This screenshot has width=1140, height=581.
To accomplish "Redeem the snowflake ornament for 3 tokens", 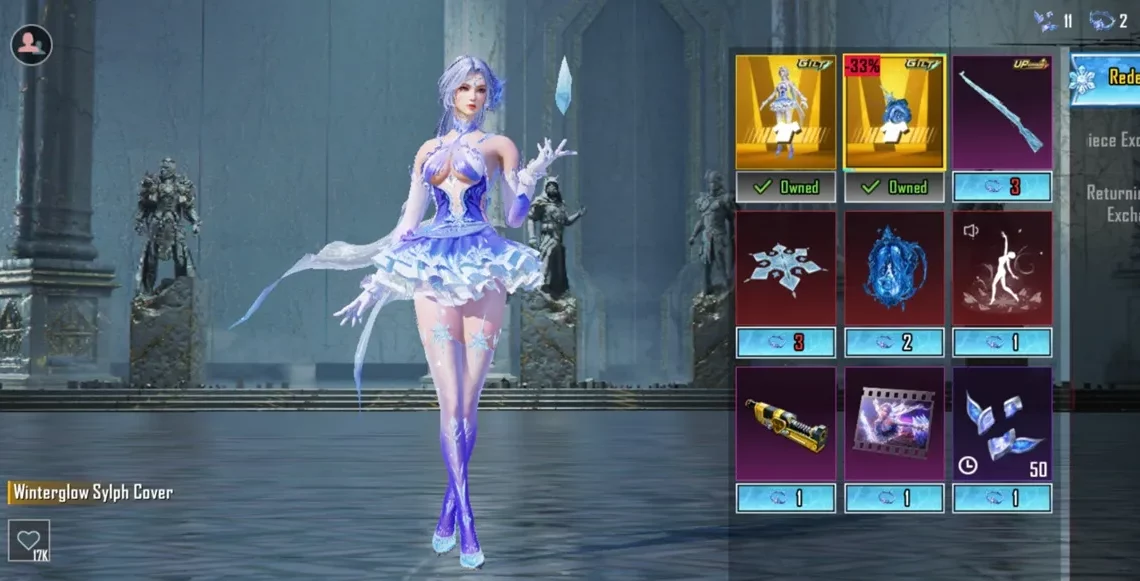I will click(x=785, y=343).
